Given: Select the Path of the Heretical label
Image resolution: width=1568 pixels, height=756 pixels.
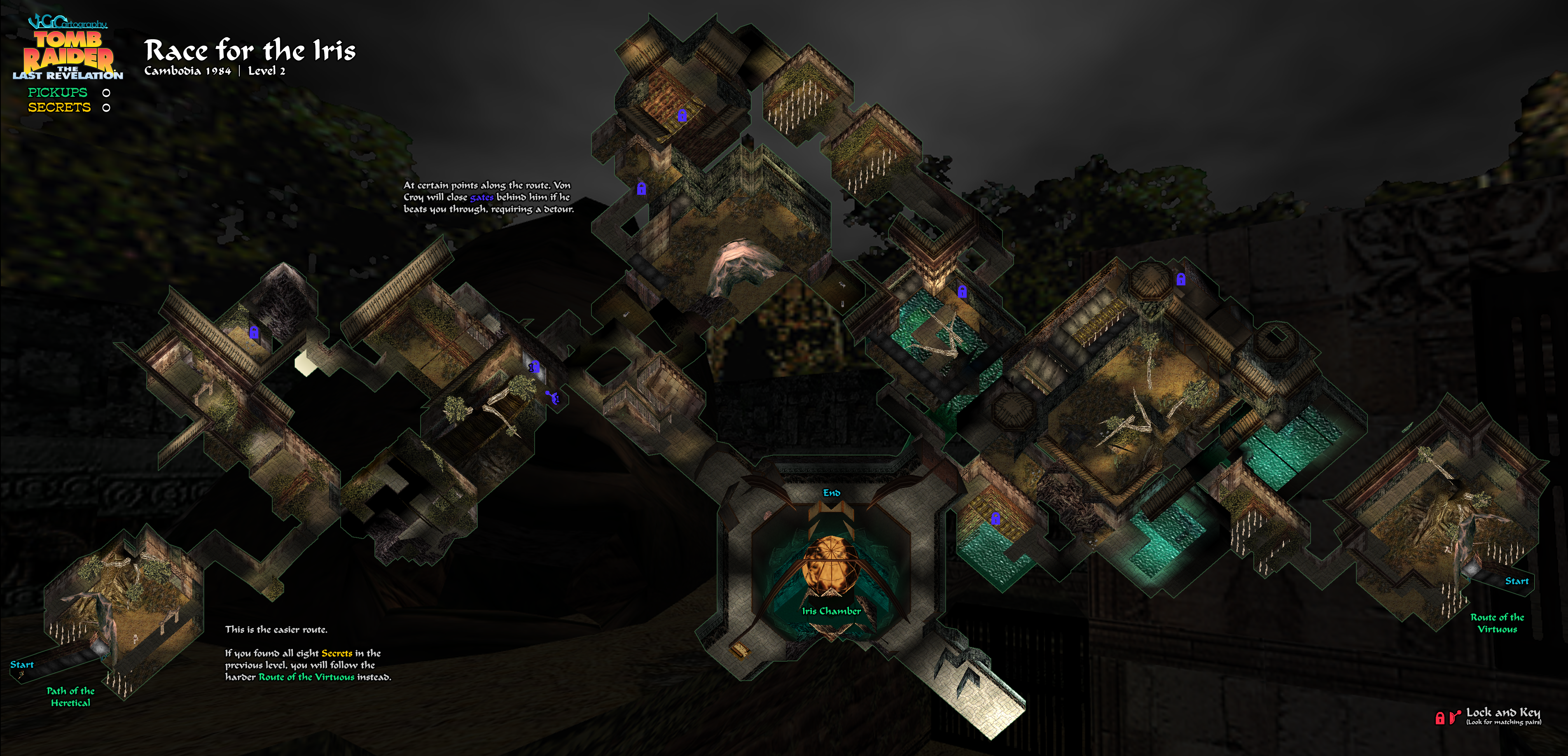Looking at the screenshot, I should point(70,696).
